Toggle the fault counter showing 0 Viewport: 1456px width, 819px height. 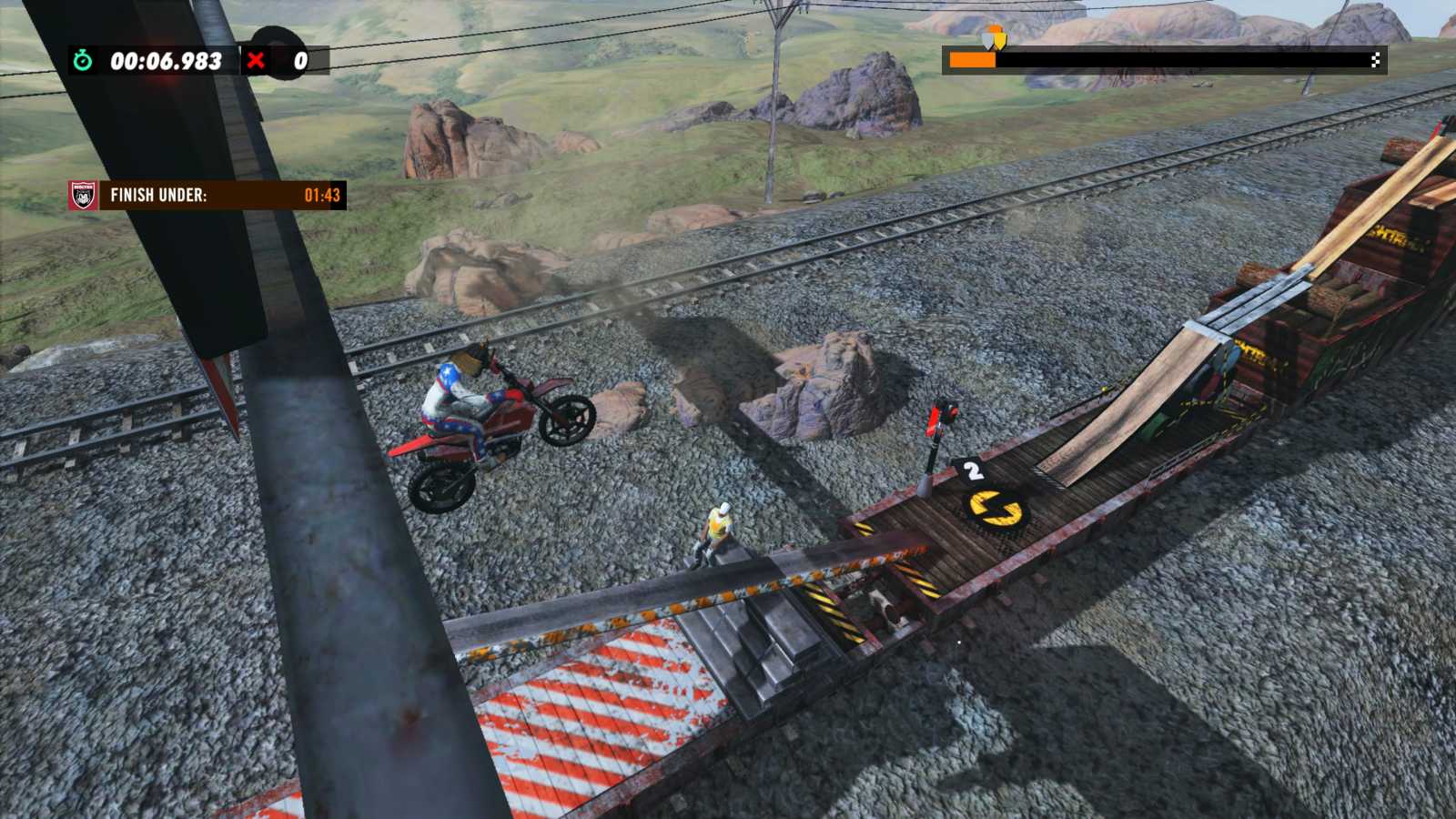pos(301,62)
